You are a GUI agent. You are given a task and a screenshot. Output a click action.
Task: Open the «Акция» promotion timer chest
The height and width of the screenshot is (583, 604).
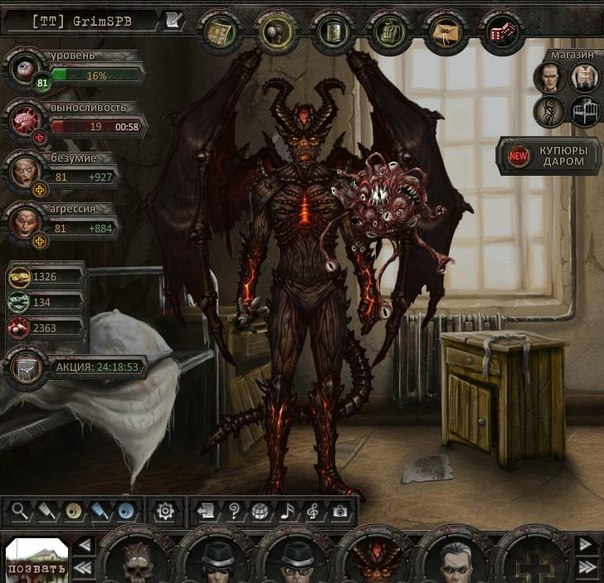[24, 367]
